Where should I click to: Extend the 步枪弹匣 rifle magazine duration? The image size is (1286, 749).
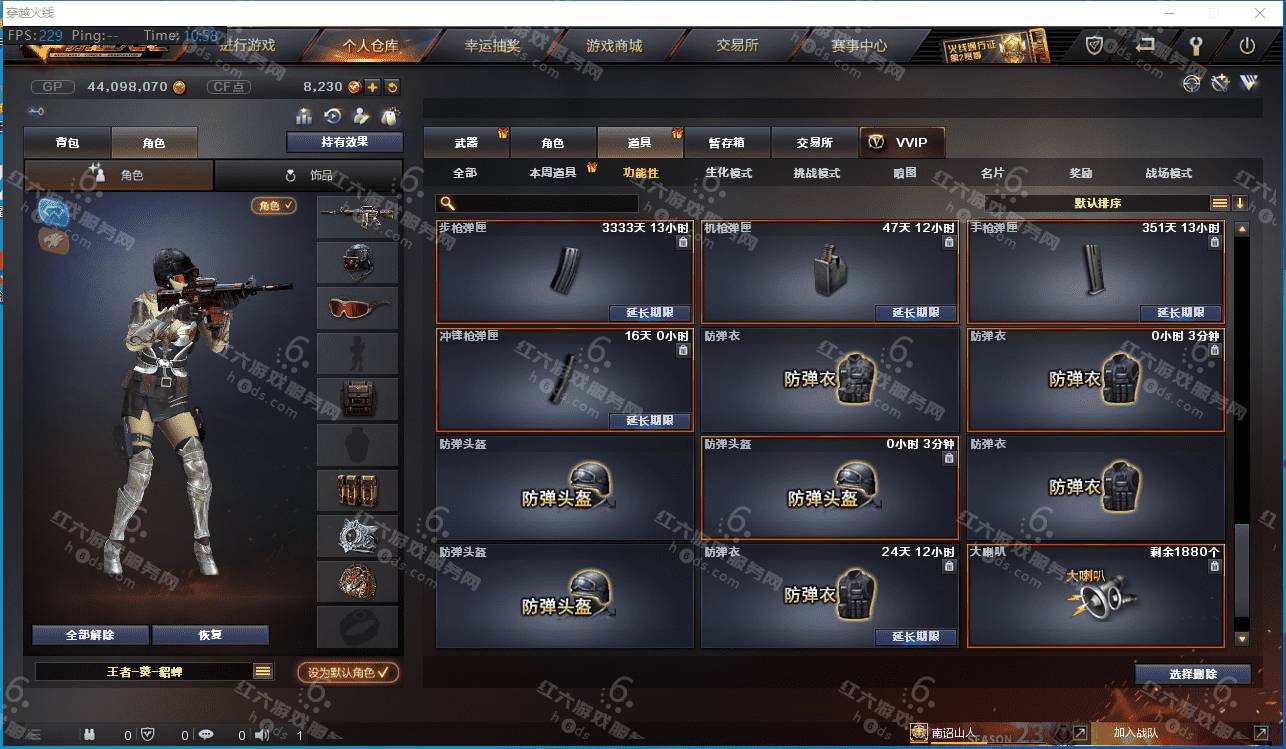click(x=649, y=313)
